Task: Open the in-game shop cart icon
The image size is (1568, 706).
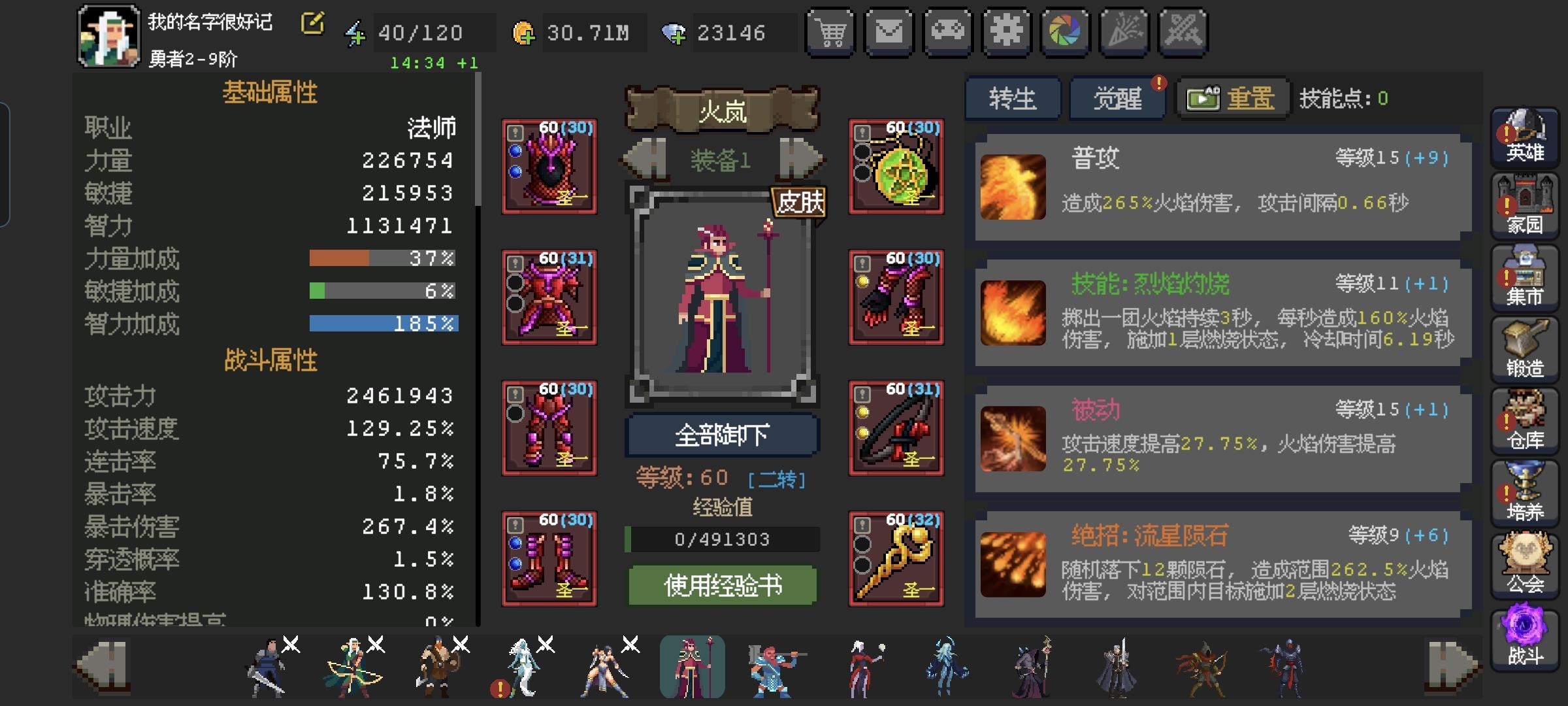Action: coord(830,31)
